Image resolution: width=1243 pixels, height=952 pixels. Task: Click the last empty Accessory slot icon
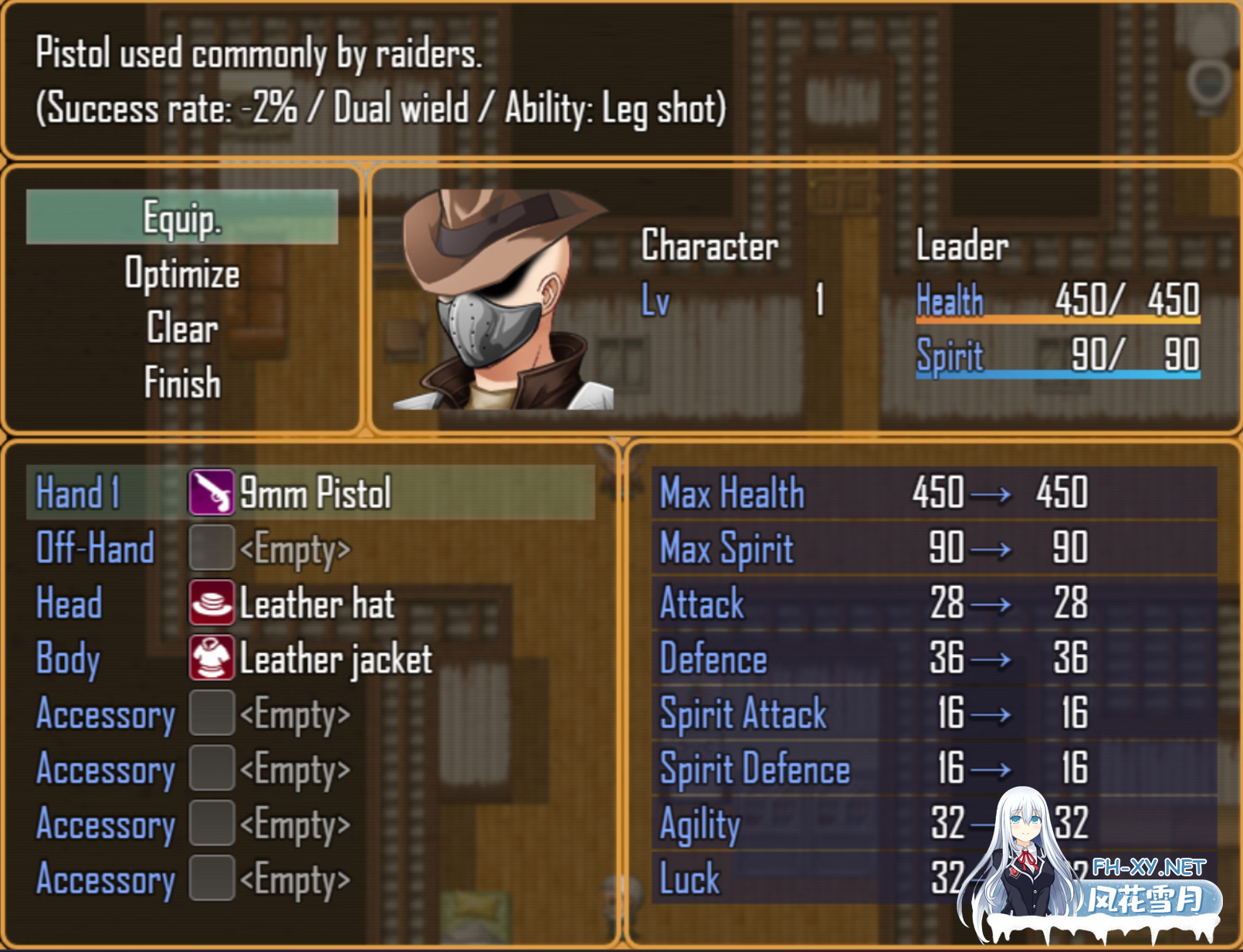(x=212, y=880)
